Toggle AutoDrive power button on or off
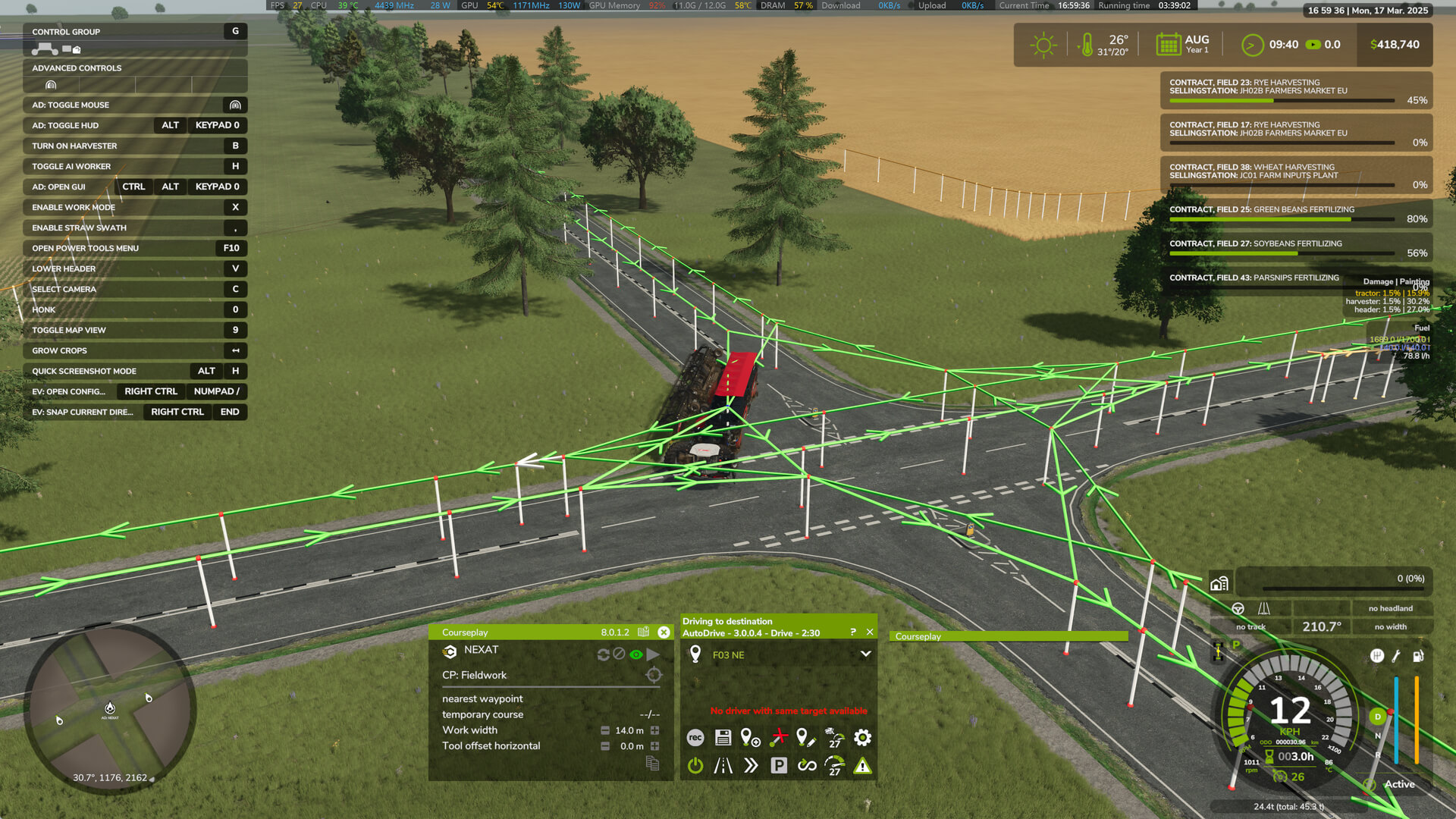 695,766
